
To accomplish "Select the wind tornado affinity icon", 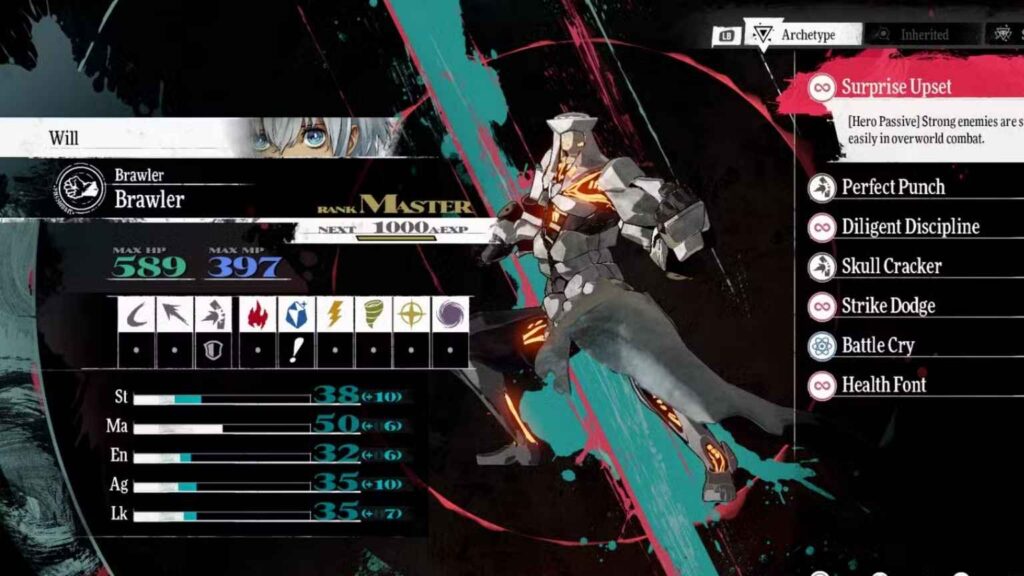I will (x=373, y=314).
